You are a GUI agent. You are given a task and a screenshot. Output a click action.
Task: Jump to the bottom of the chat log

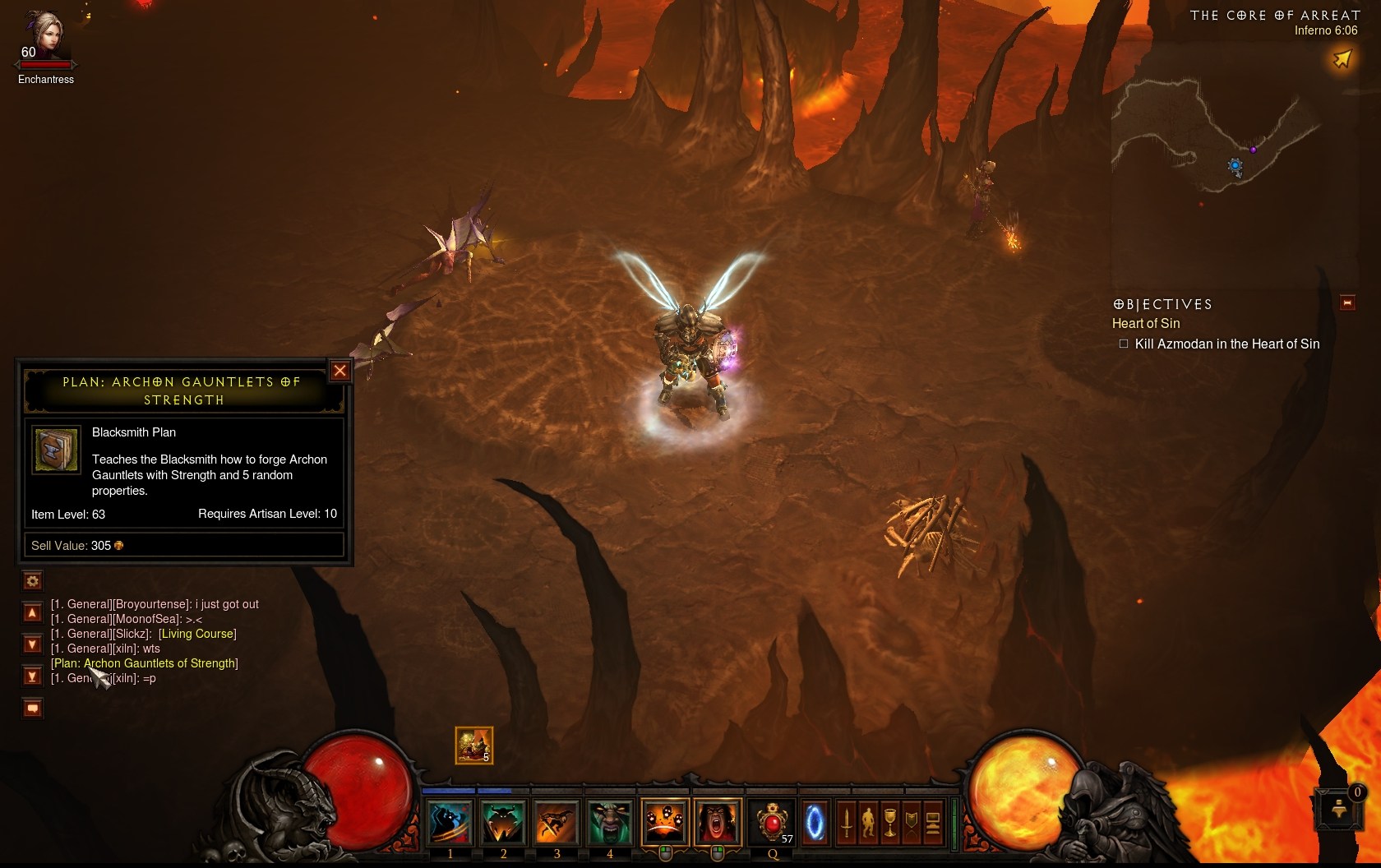coord(33,676)
